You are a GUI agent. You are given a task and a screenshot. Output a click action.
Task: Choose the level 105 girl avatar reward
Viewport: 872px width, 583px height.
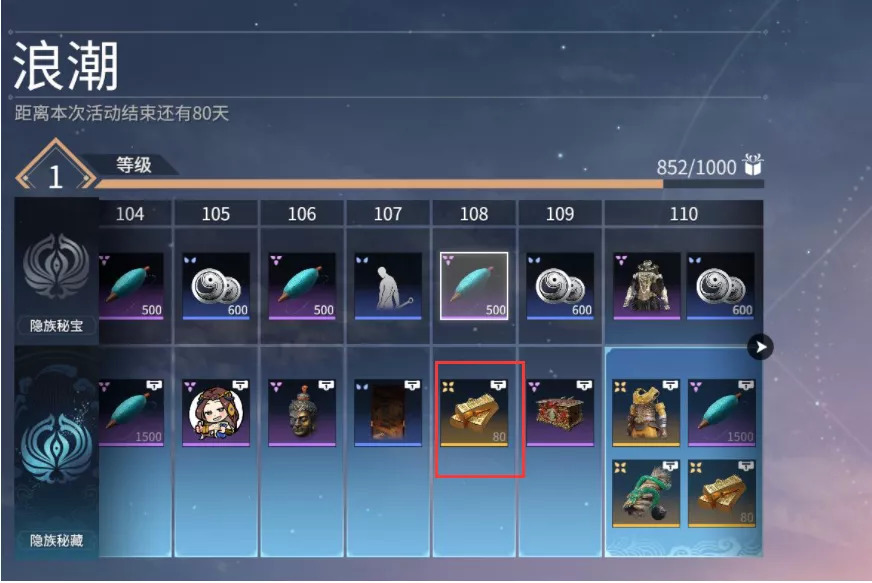(x=216, y=412)
